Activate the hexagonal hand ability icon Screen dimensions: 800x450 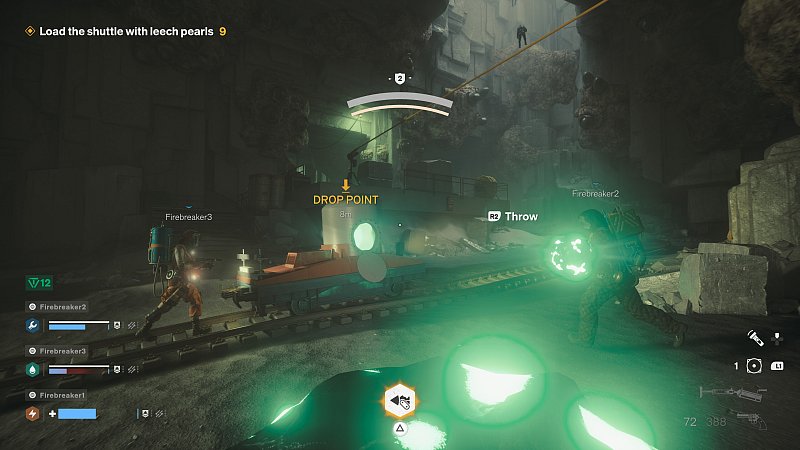[400, 402]
